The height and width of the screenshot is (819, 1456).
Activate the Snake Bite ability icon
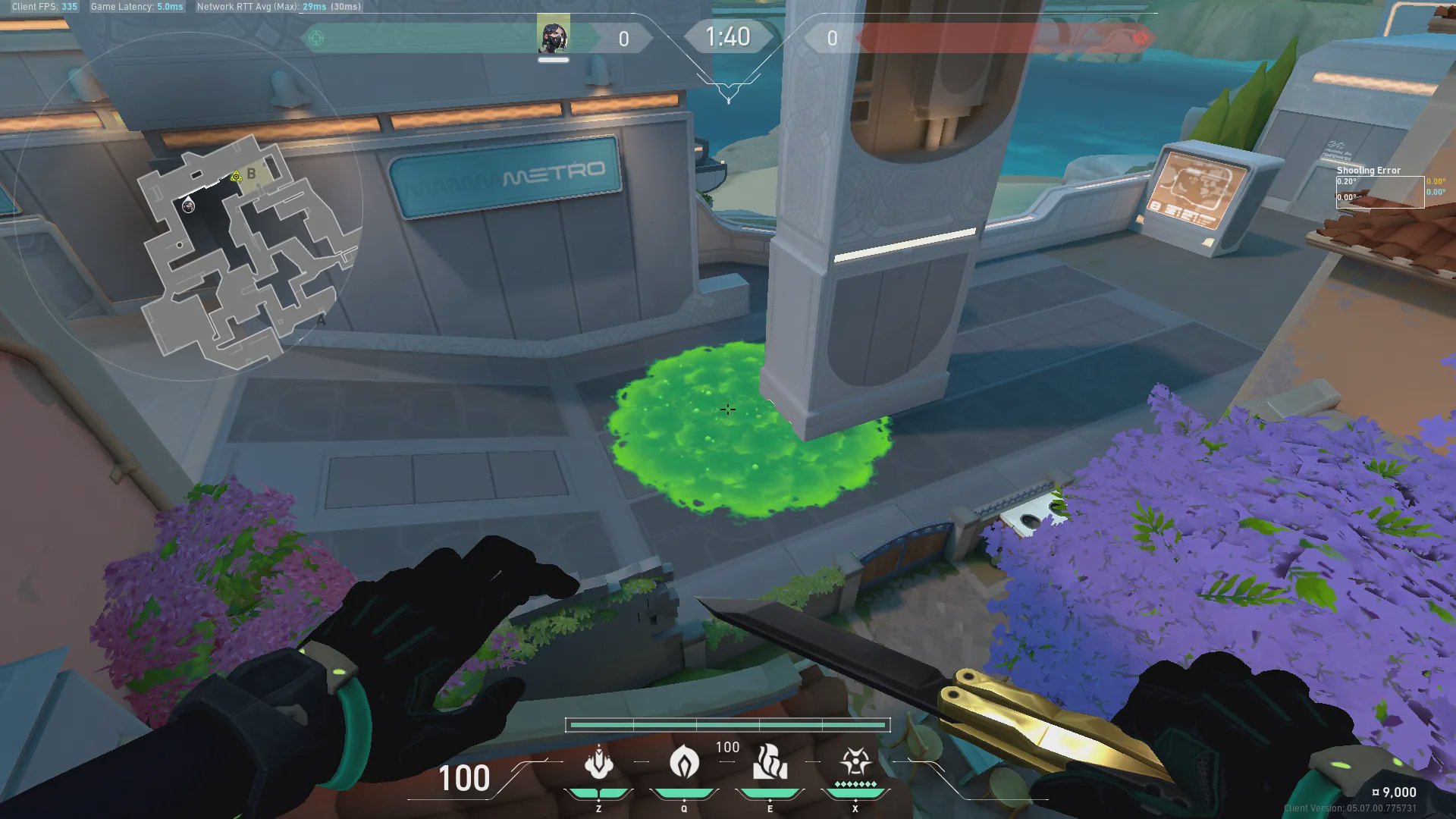pos(598,763)
